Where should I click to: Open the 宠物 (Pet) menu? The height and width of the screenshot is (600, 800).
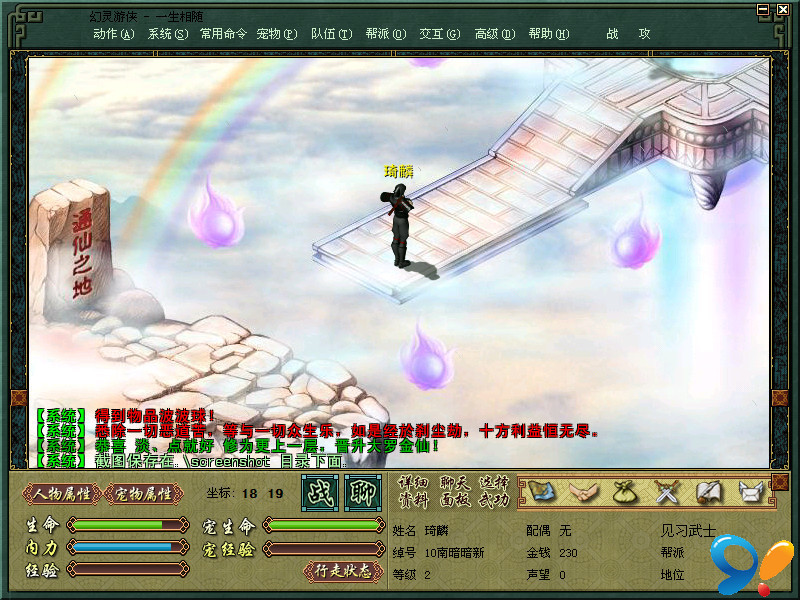[277, 33]
